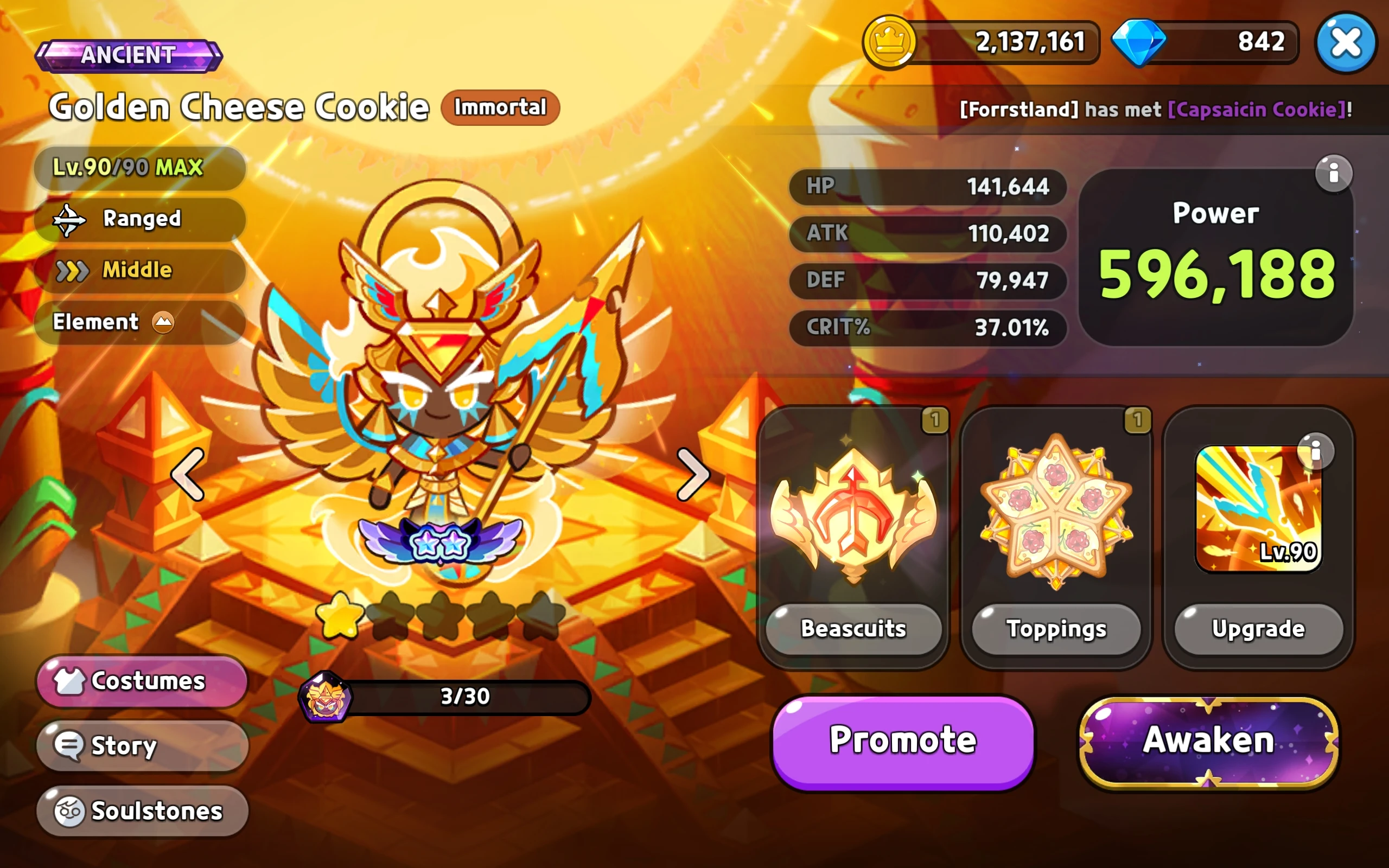Select the first promotion star
This screenshot has width=1389, height=868.
coord(341,615)
